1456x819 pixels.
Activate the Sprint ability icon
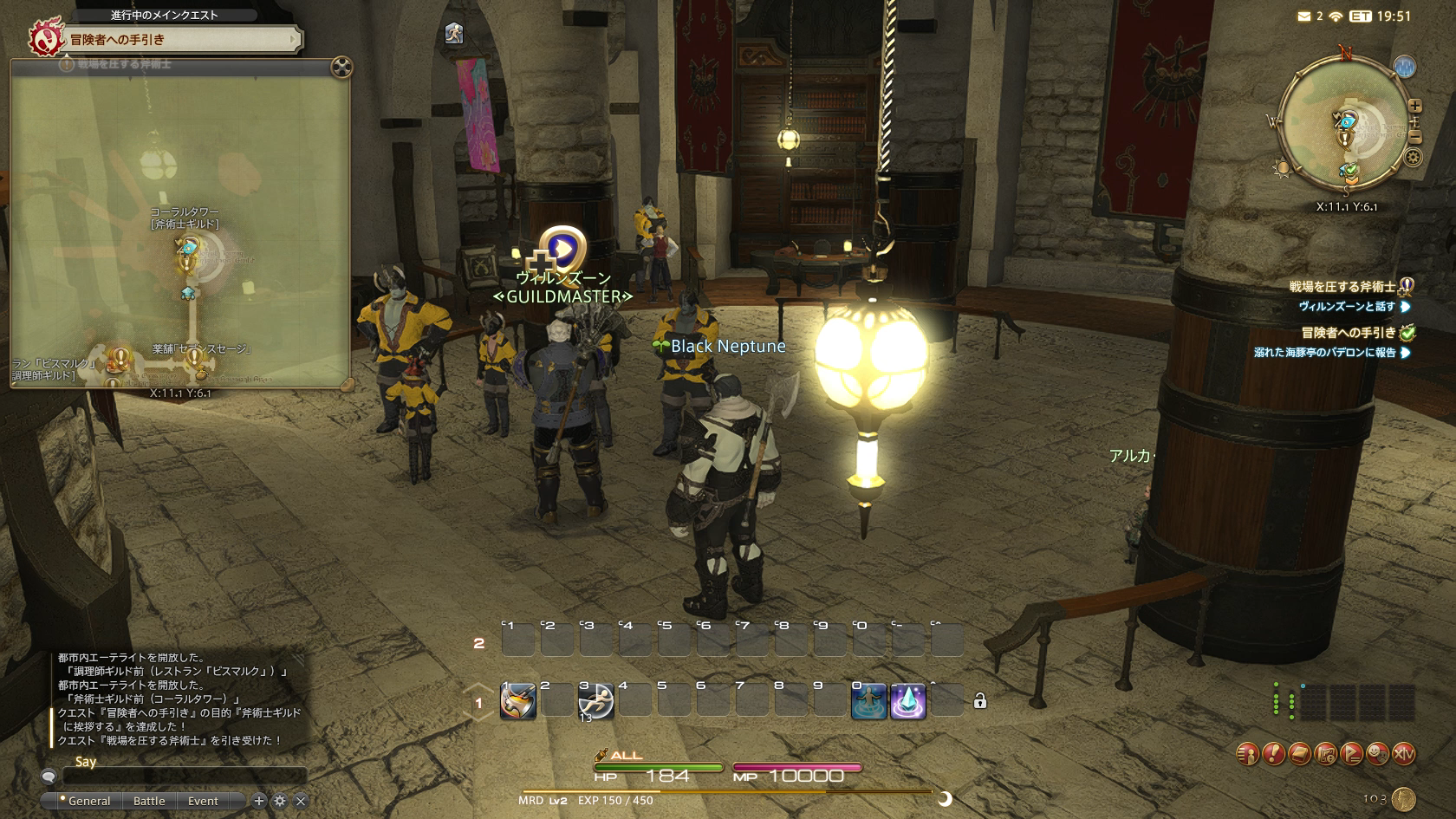(x=595, y=701)
